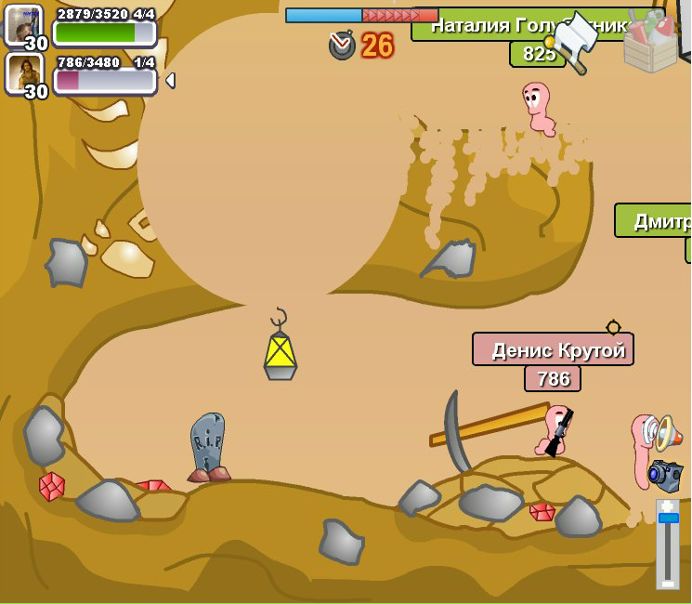Select the first player's avatar portrait
This screenshot has height=604, width=692.
[22, 24]
